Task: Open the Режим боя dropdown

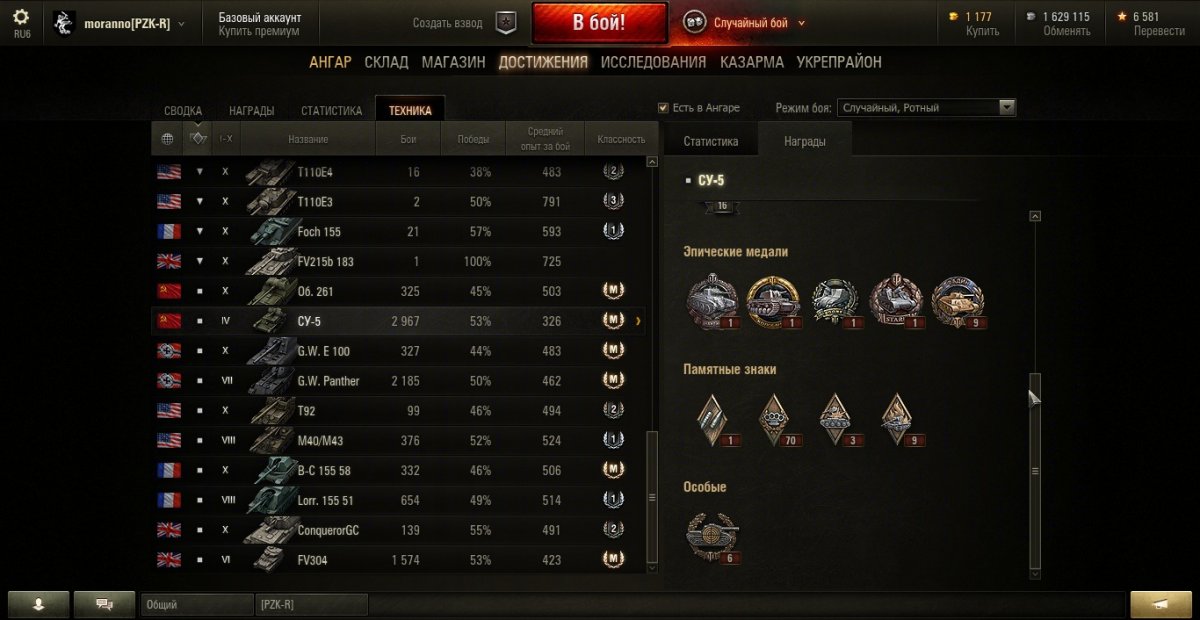Action: (x=927, y=108)
